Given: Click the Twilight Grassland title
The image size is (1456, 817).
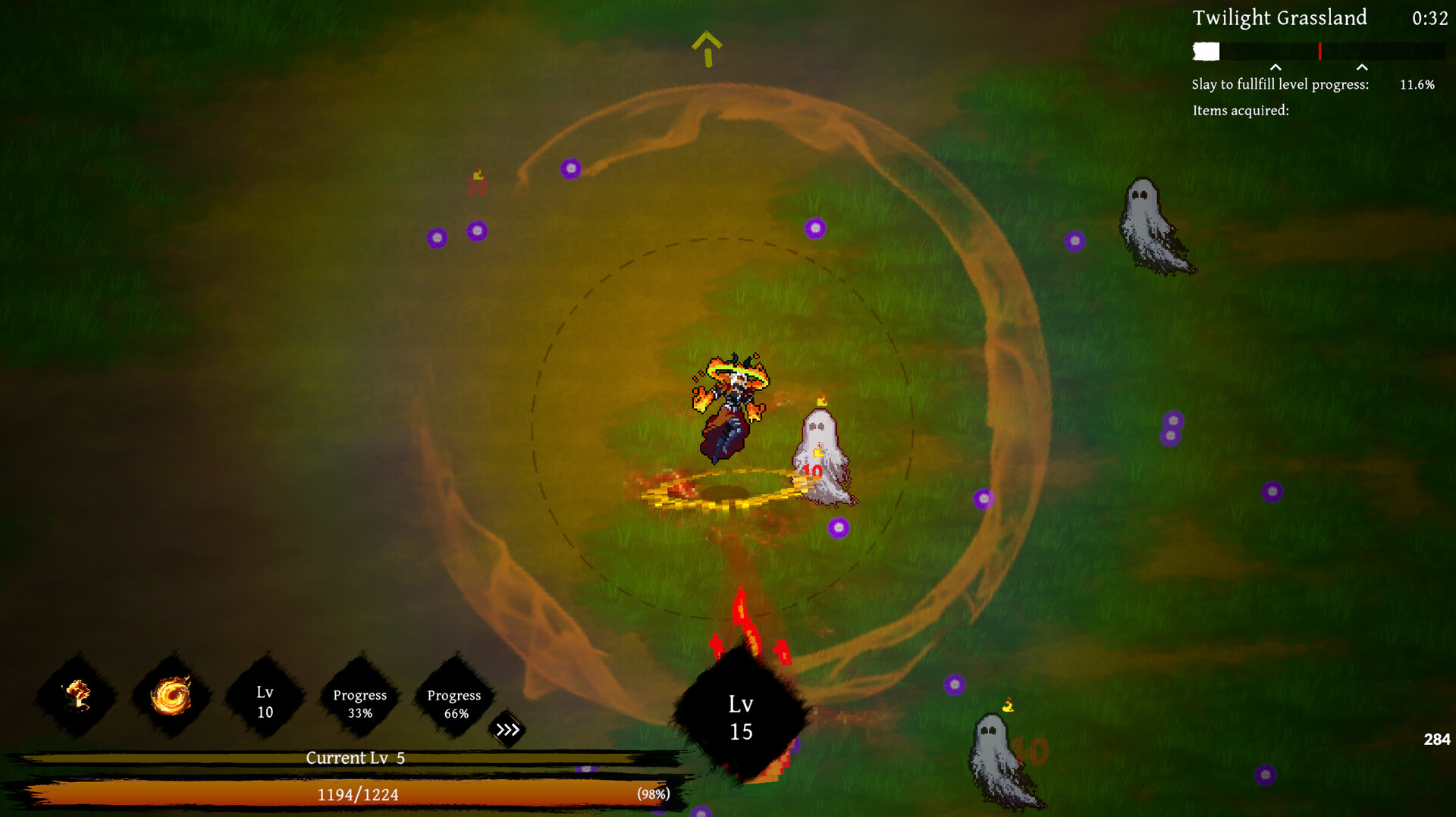Looking at the screenshot, I should click(x=1279, y=18).
